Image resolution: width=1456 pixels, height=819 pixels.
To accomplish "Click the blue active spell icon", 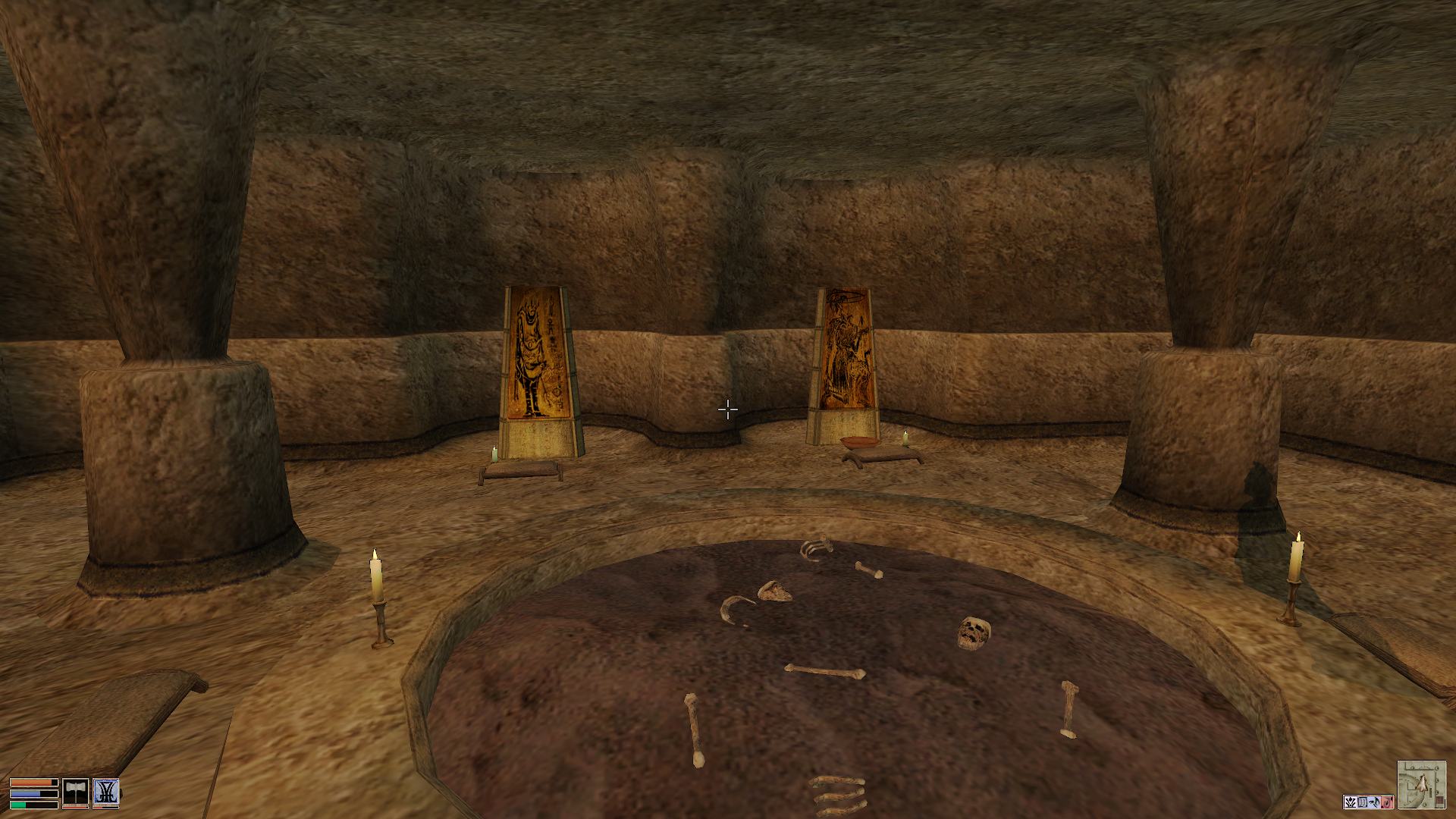I will point(106,792).
